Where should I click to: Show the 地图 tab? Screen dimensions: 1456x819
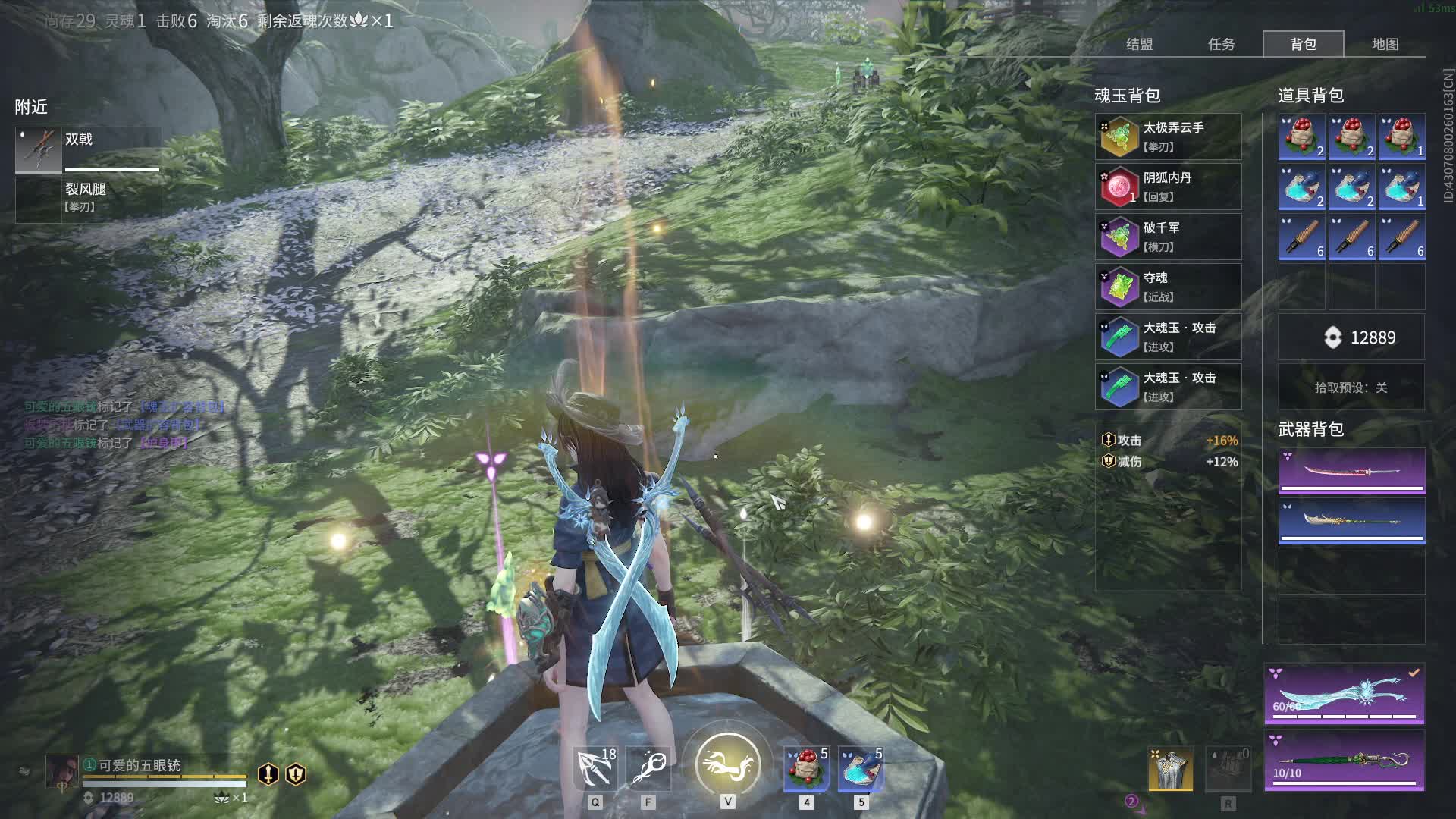(1385, 44)
